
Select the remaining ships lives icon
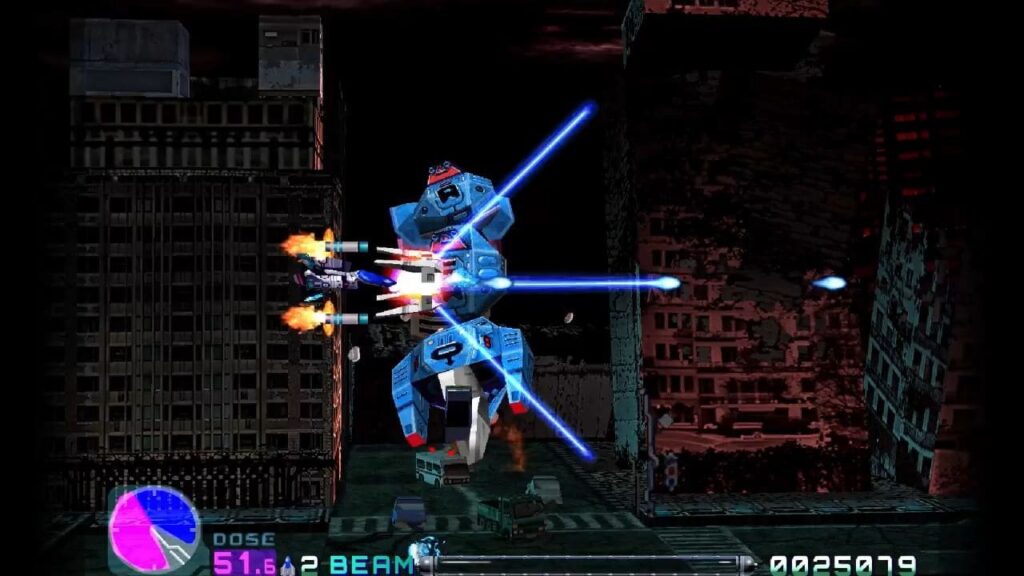[288, 565]
